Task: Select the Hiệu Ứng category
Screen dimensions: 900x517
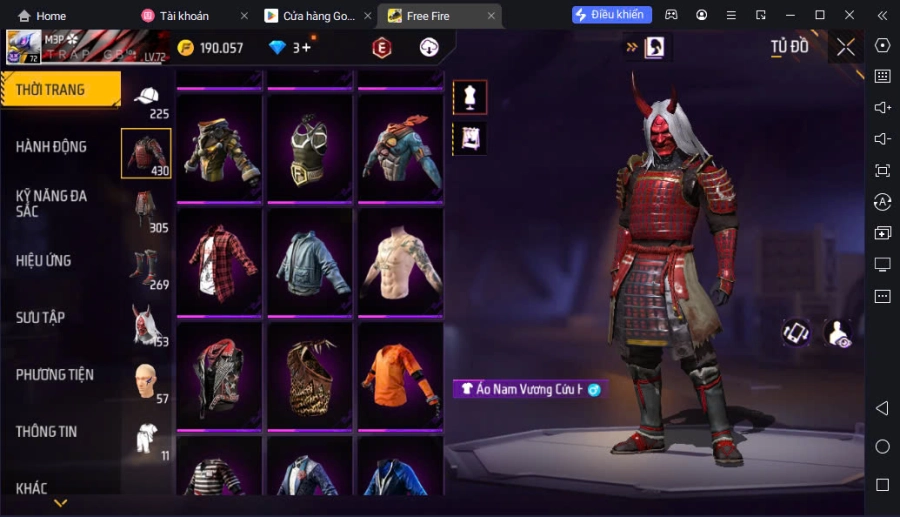Action: [44, 261]
